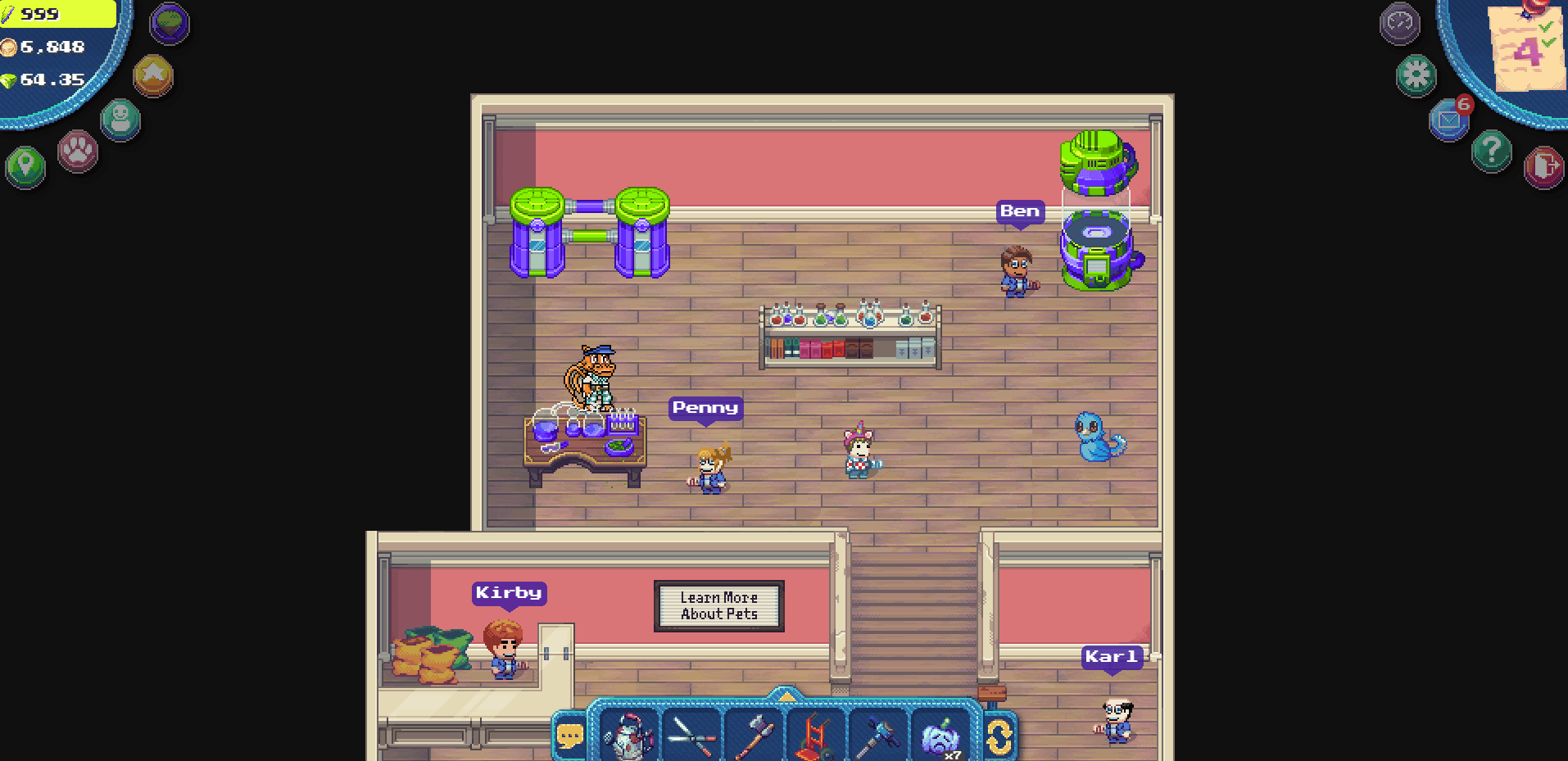1568x761 pixels.
Task: Open achievements via the star medal icon
Action: [x=152, y=76]
